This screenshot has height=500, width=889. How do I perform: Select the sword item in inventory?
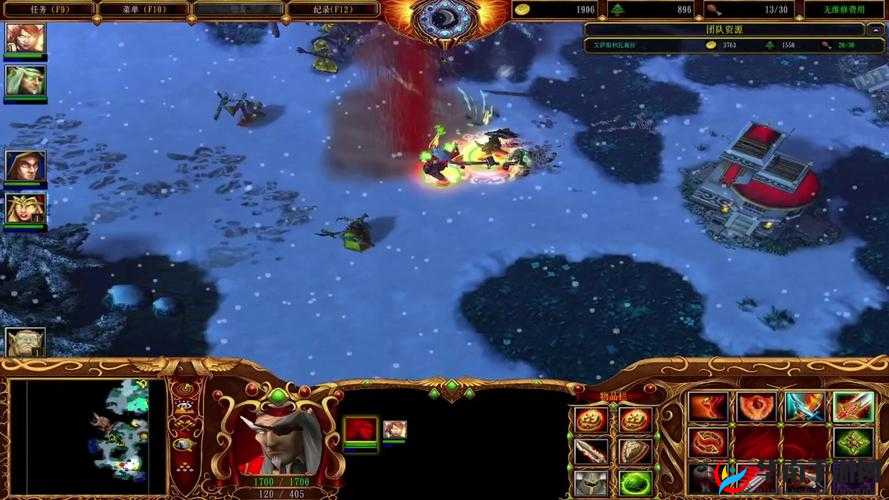590,451
